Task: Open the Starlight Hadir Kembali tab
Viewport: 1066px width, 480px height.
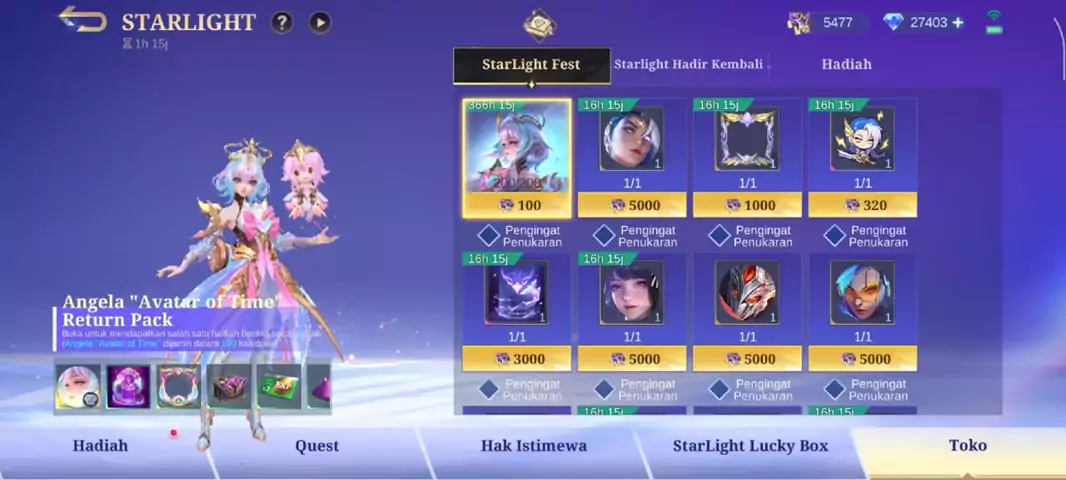Action: tap(688, 64)
